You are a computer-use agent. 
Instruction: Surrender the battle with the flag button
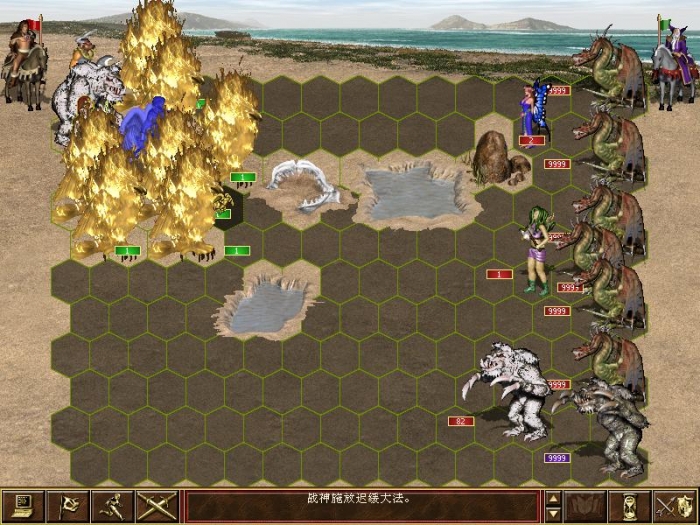click(69, 506)
